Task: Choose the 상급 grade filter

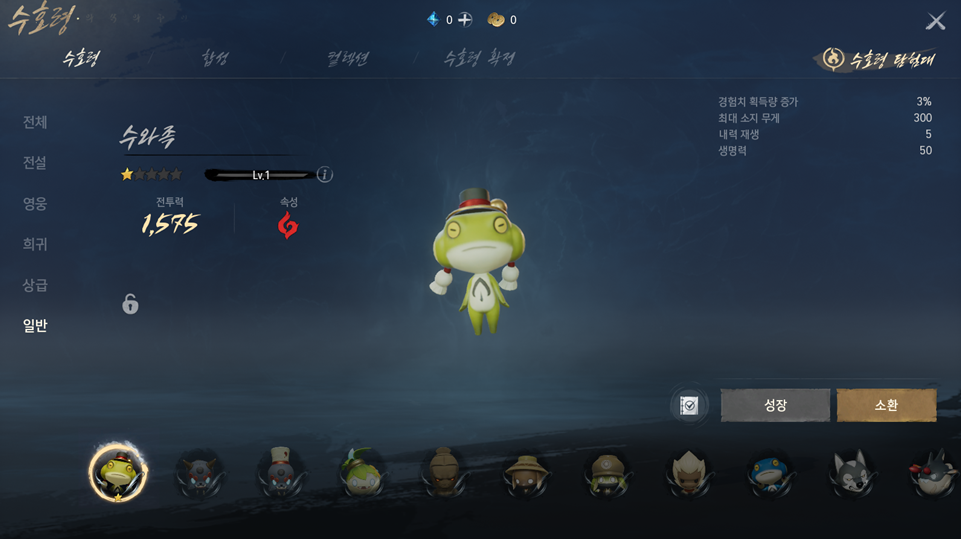Action: click(x=35, y=285)
